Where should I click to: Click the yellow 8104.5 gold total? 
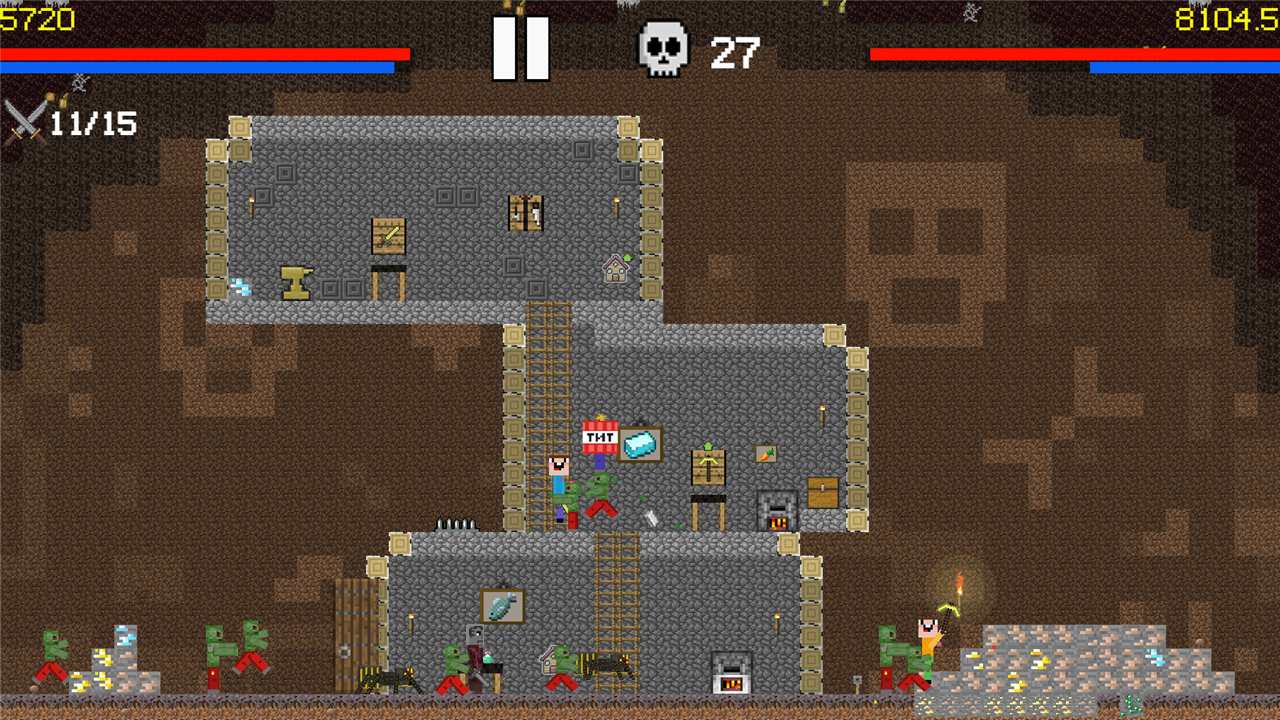[1226, 17]
